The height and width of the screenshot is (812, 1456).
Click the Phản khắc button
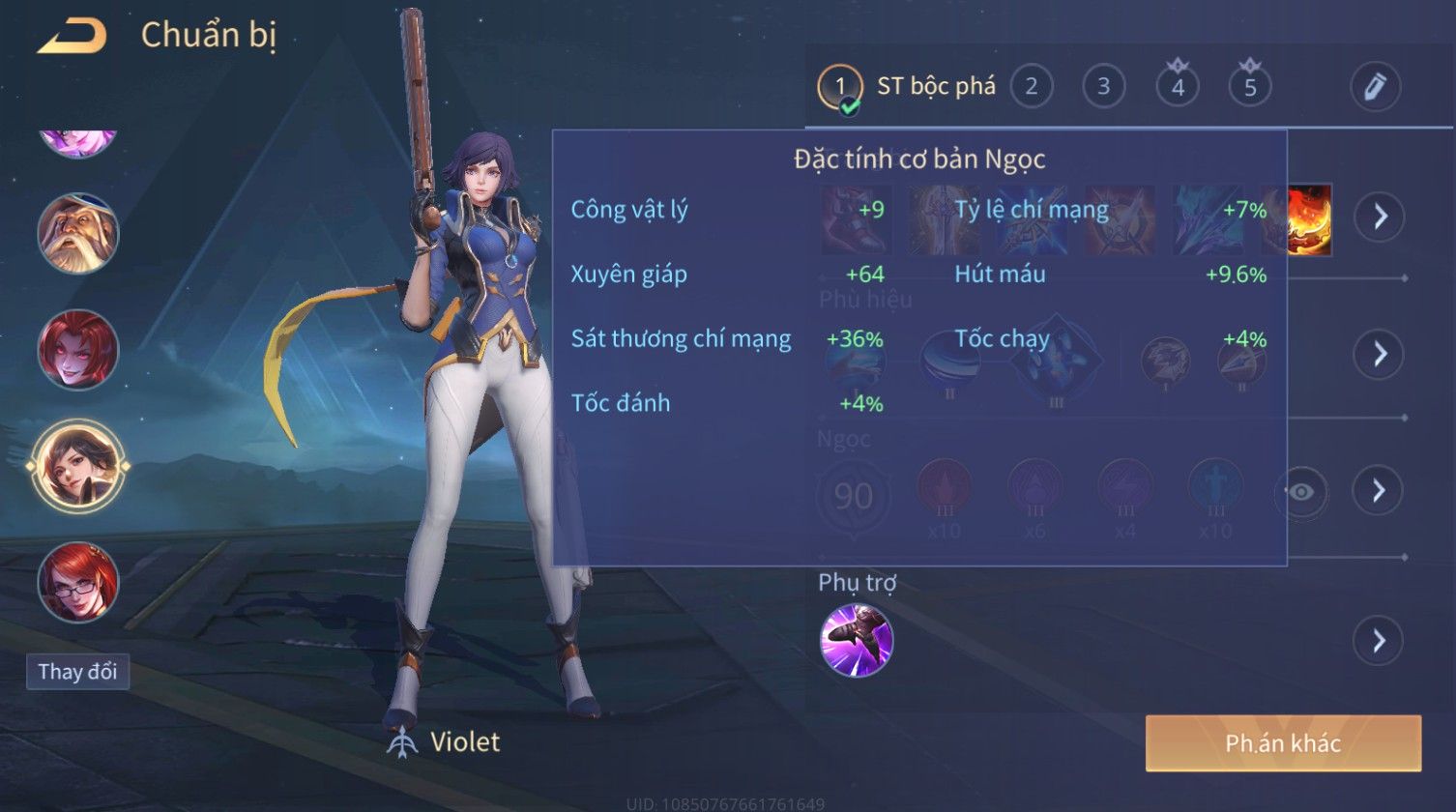click(1283, 743)
